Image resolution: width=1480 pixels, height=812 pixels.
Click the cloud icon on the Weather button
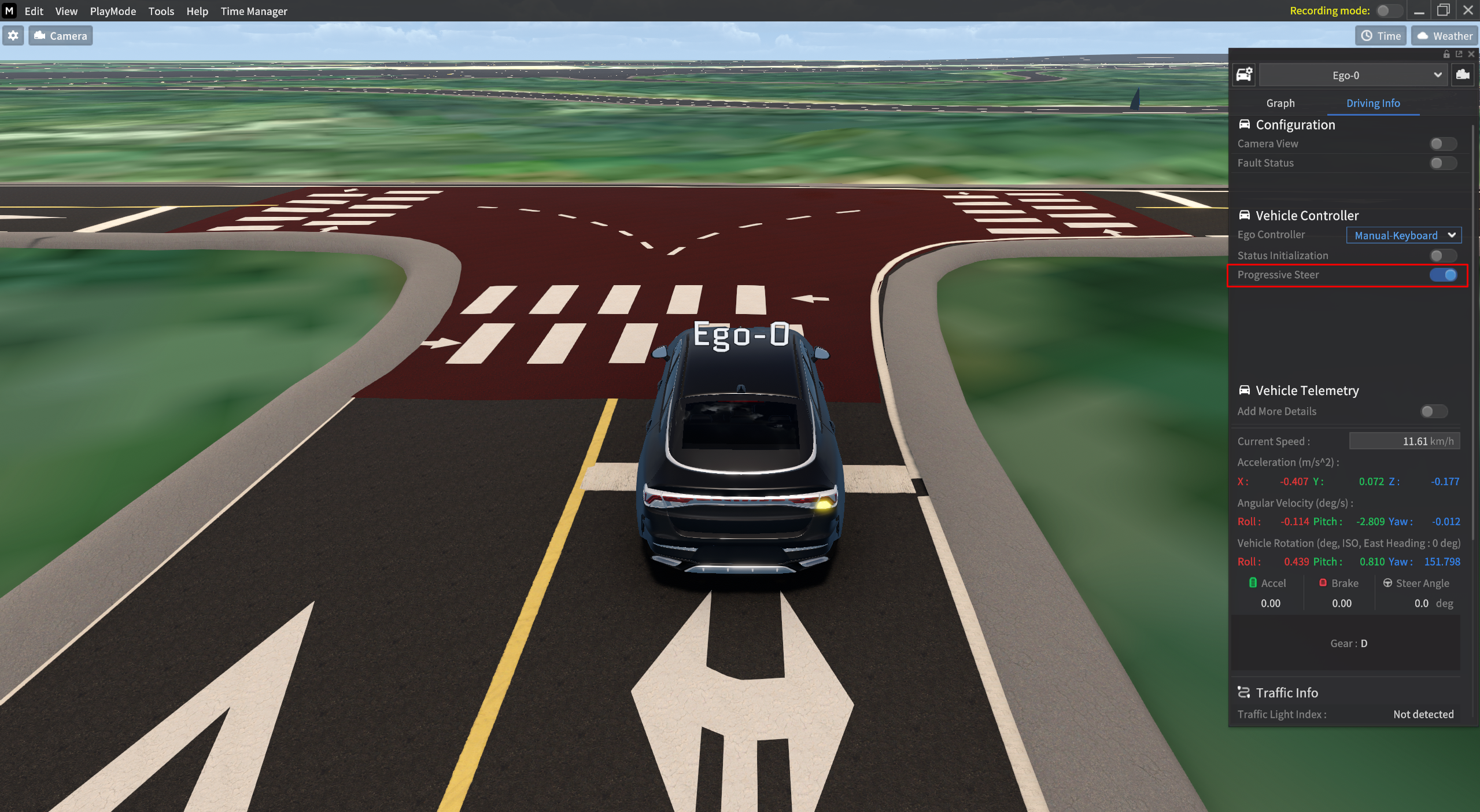click(1423, 36)
